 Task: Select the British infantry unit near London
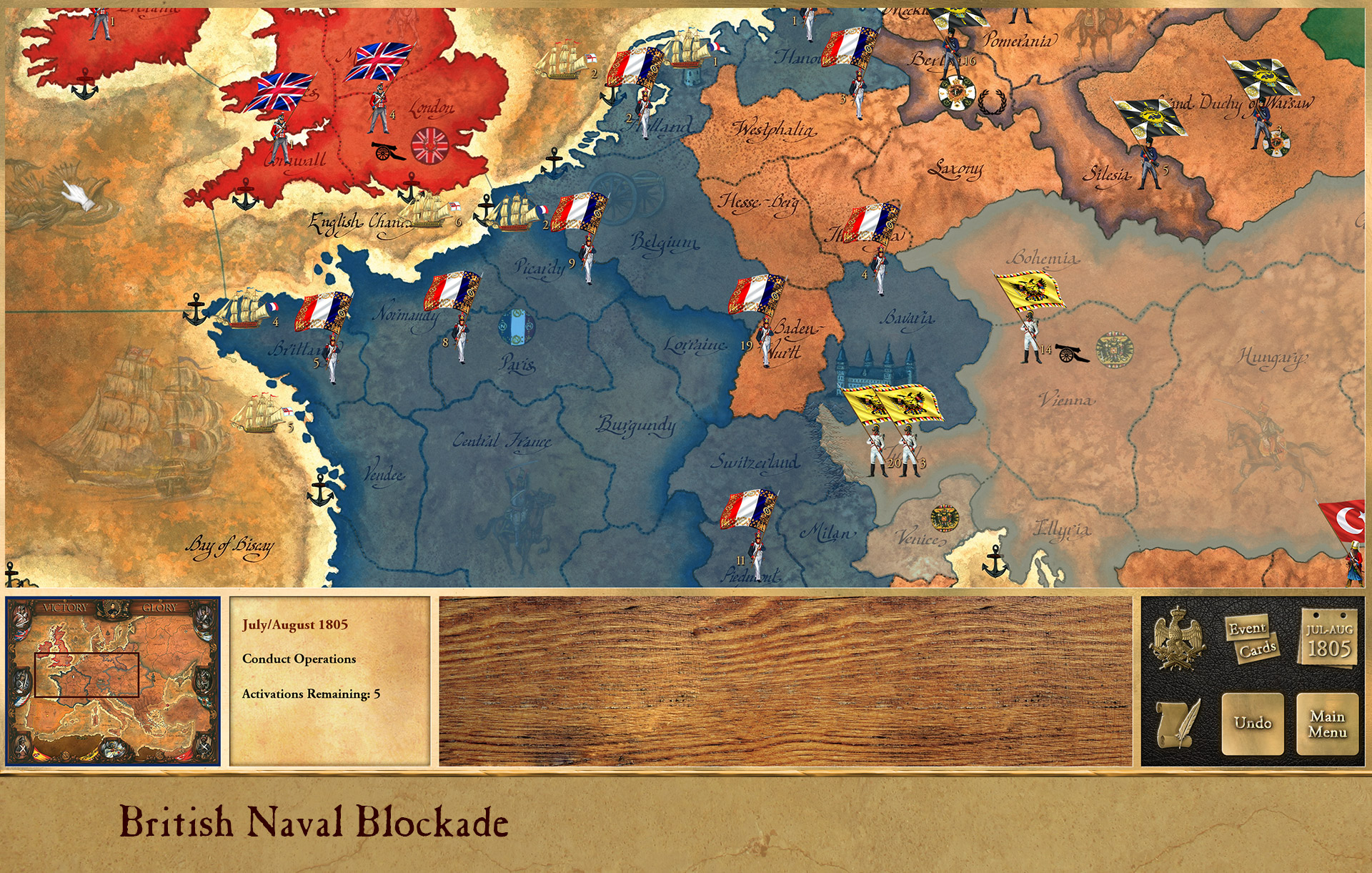pos(380,107)
